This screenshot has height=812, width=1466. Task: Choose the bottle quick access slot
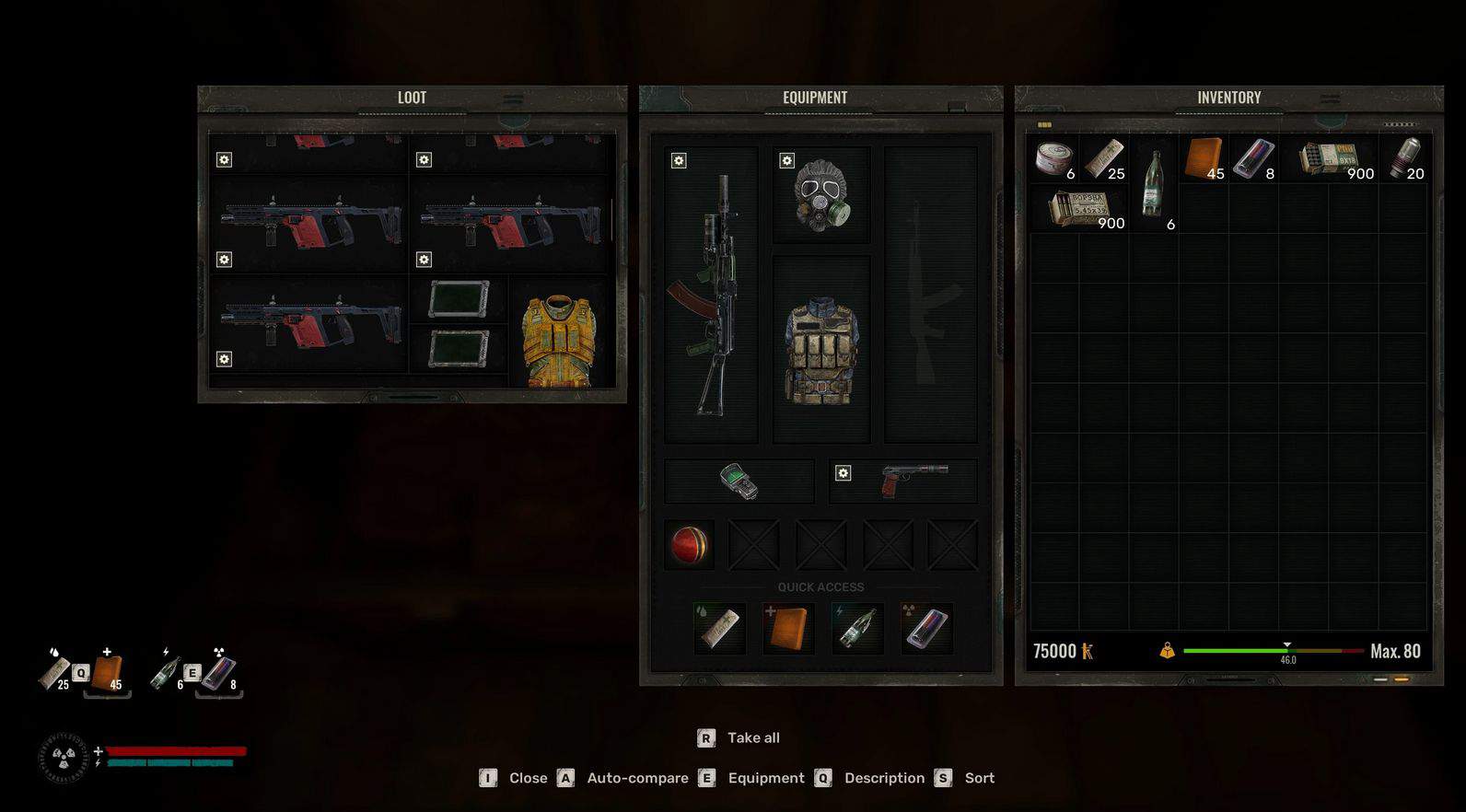856,628
